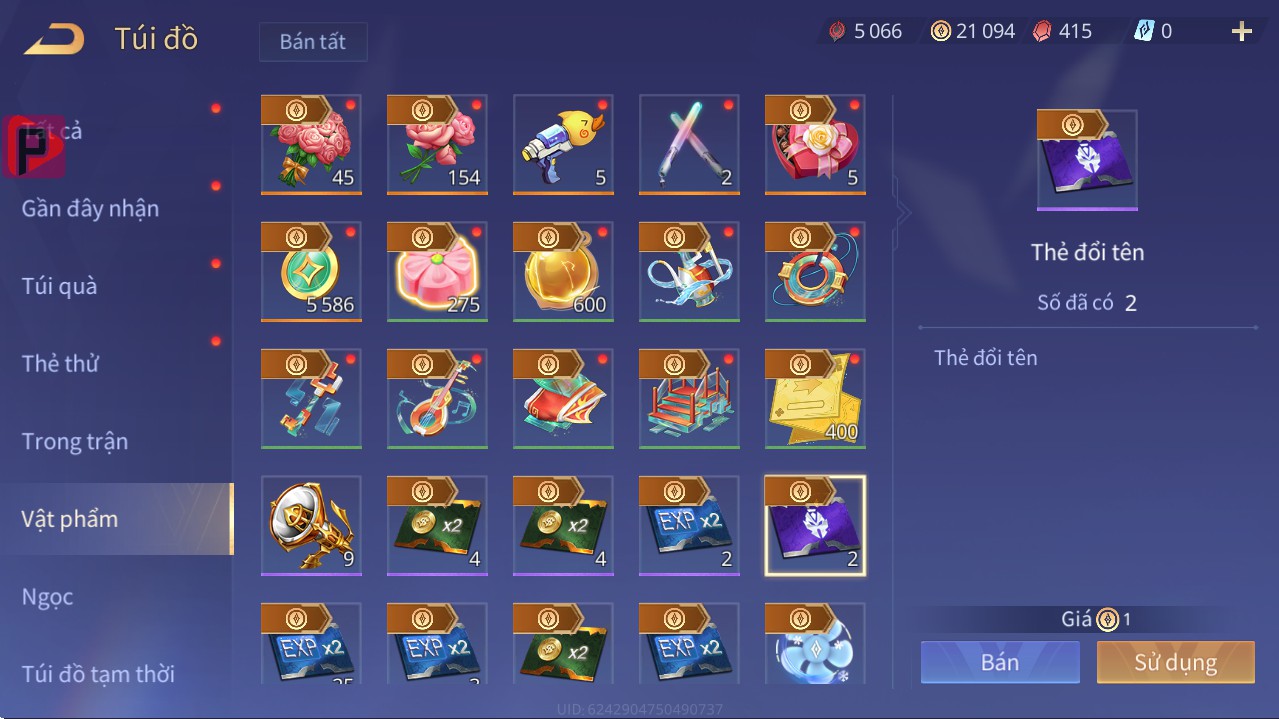The image size is (1279, 719).
Task: Choose the "Ngọc" tab
Action: [48, 597]
